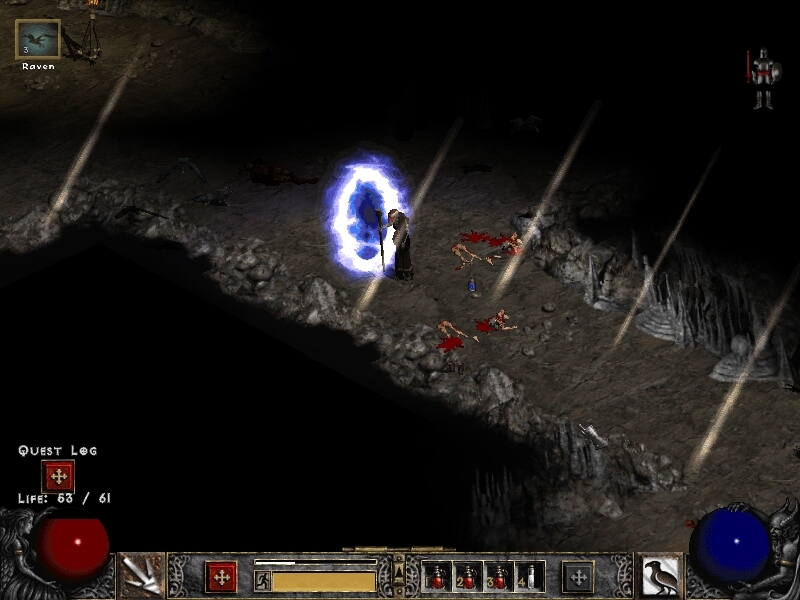Toggle run/walk with the running man icon
The height and width of the screenshot is (600, 800).
pos(262,580)
